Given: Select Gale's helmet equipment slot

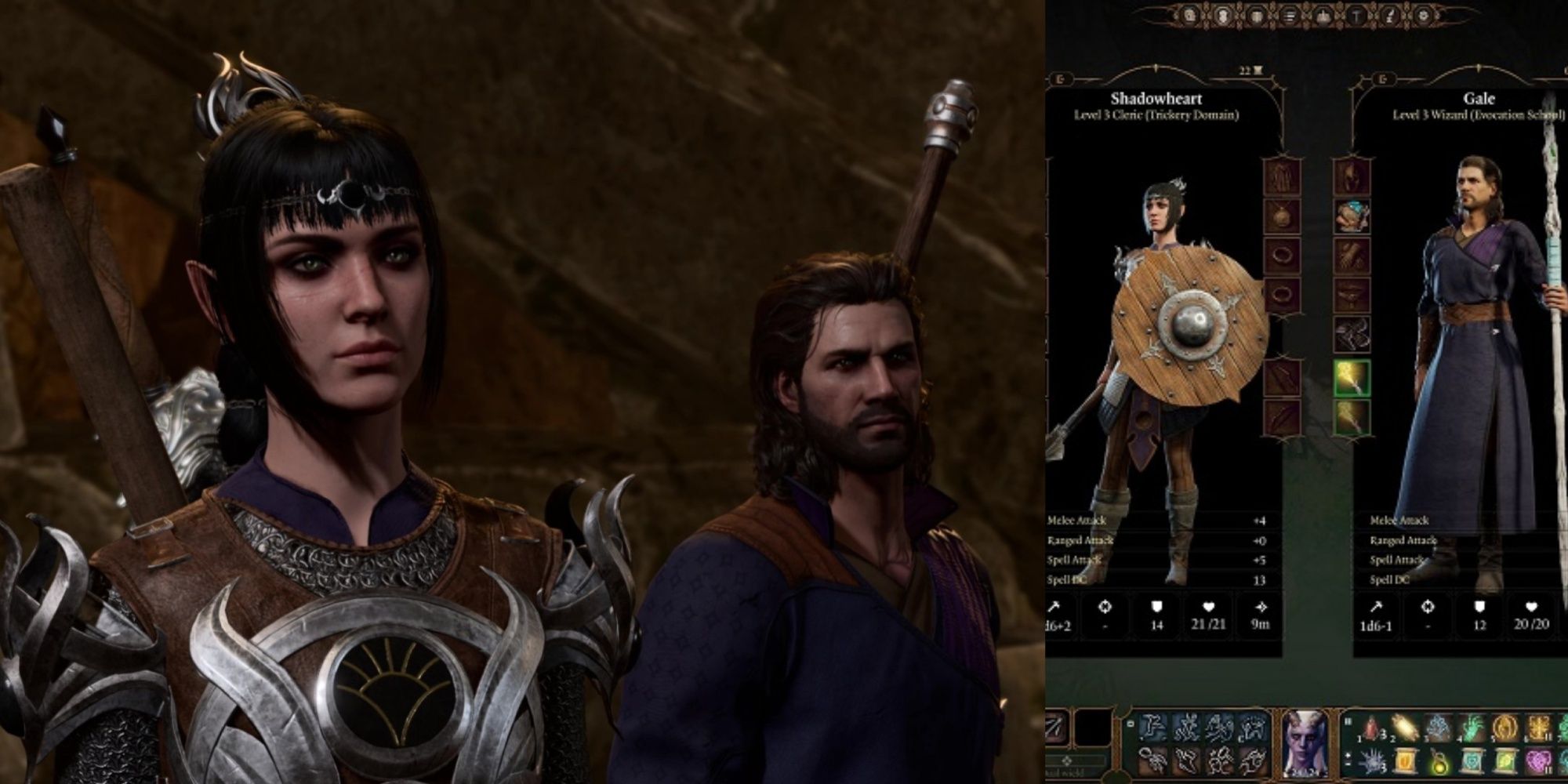Looking at the screenshot, I should pyautogui.click(x=1352, y=177).
